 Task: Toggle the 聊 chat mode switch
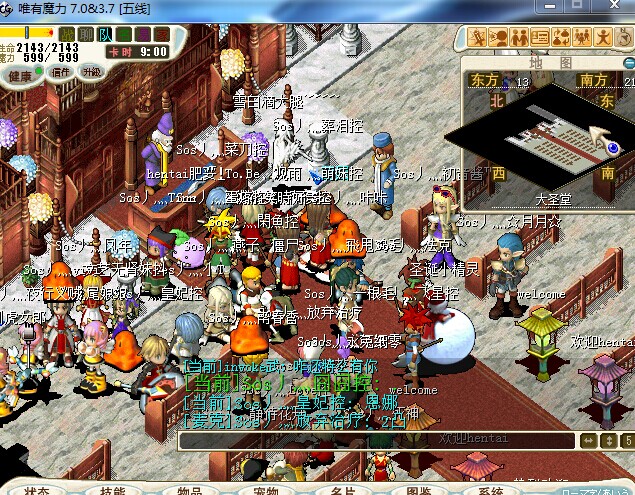pos(86,34)
